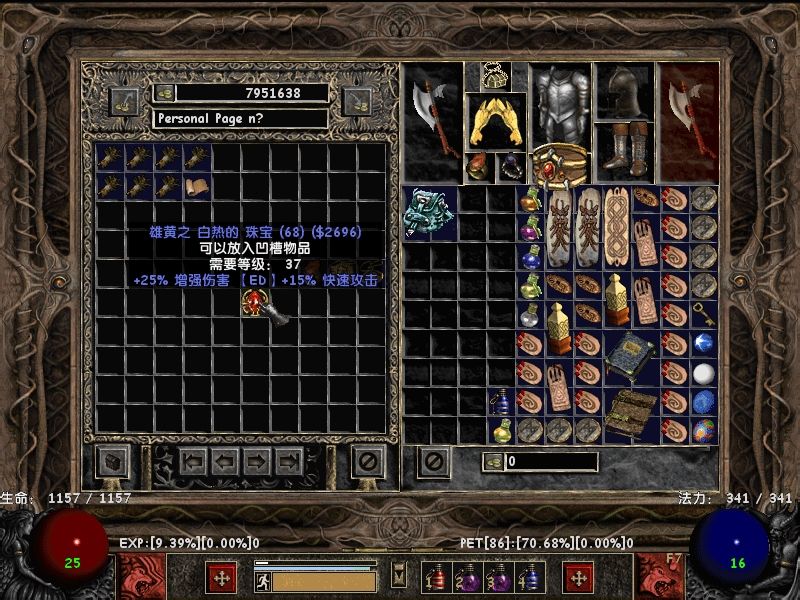Select the equipped helmet
The height and width of the screenshot is (600, 800).
(624, 92)
